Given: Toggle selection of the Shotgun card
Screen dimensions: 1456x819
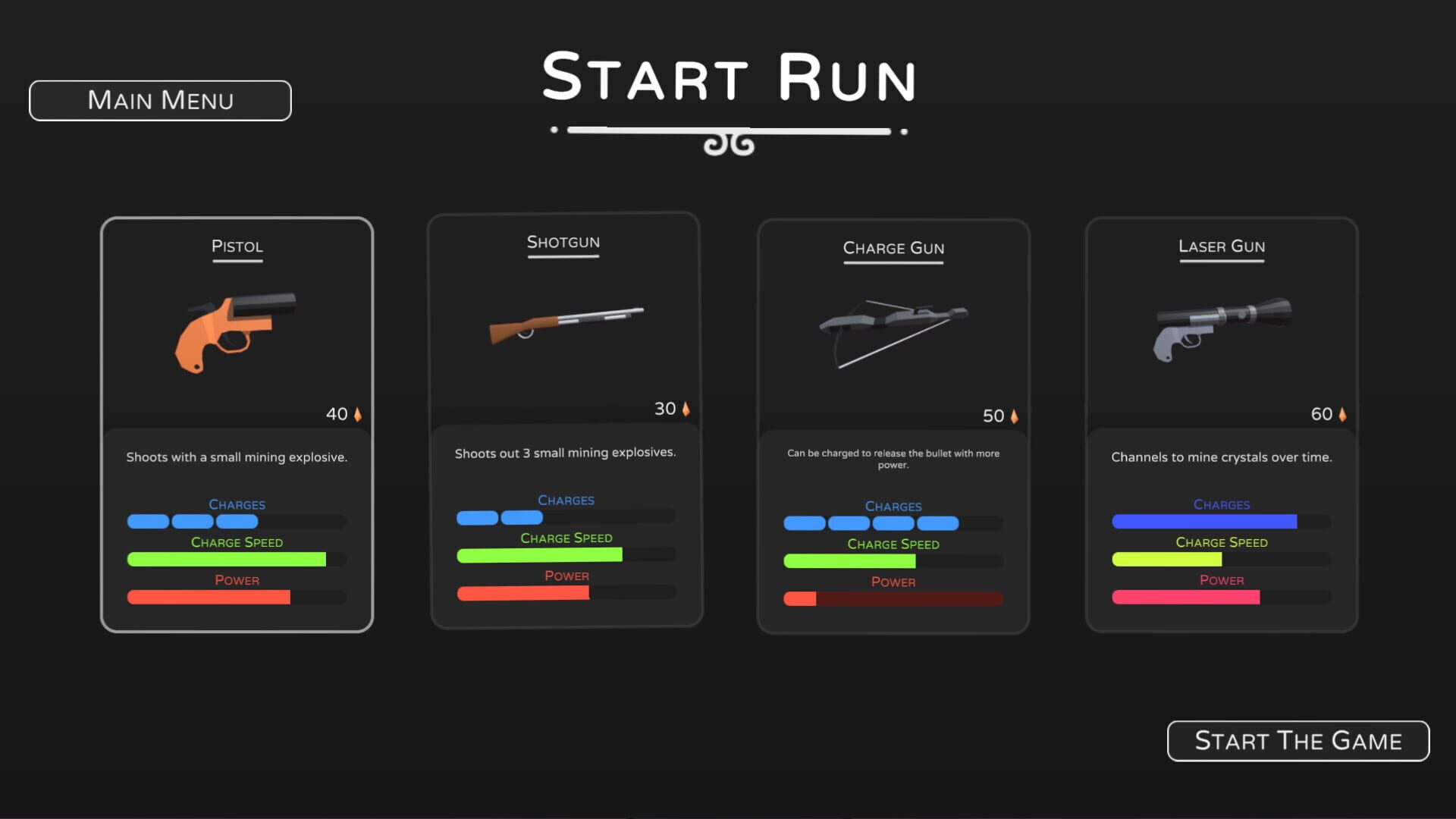Looking at the screenshot, I should coord(565,421).
